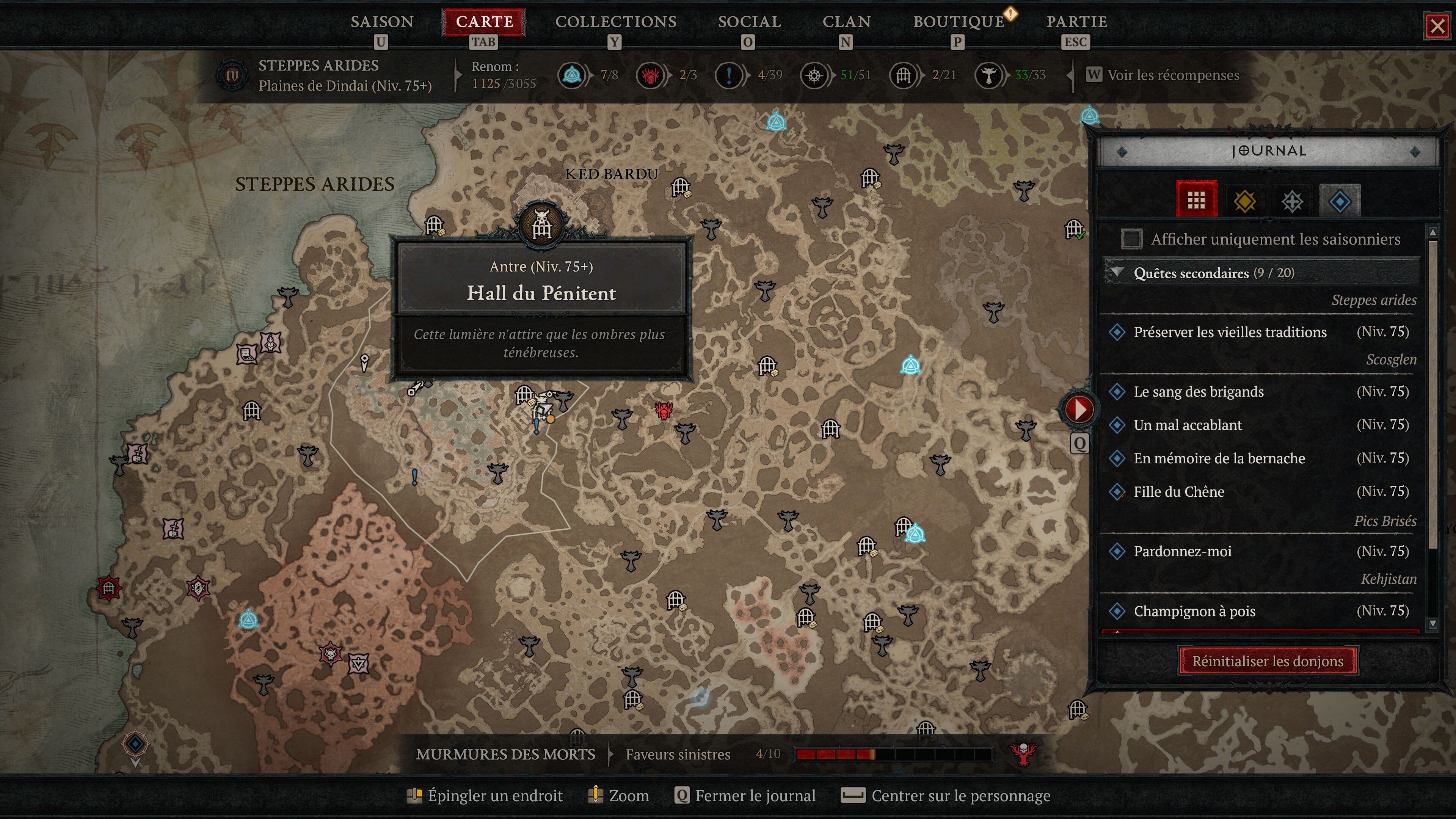Click the red boss skull map marker
This screenshot has height=819, width=1456.
664,410
